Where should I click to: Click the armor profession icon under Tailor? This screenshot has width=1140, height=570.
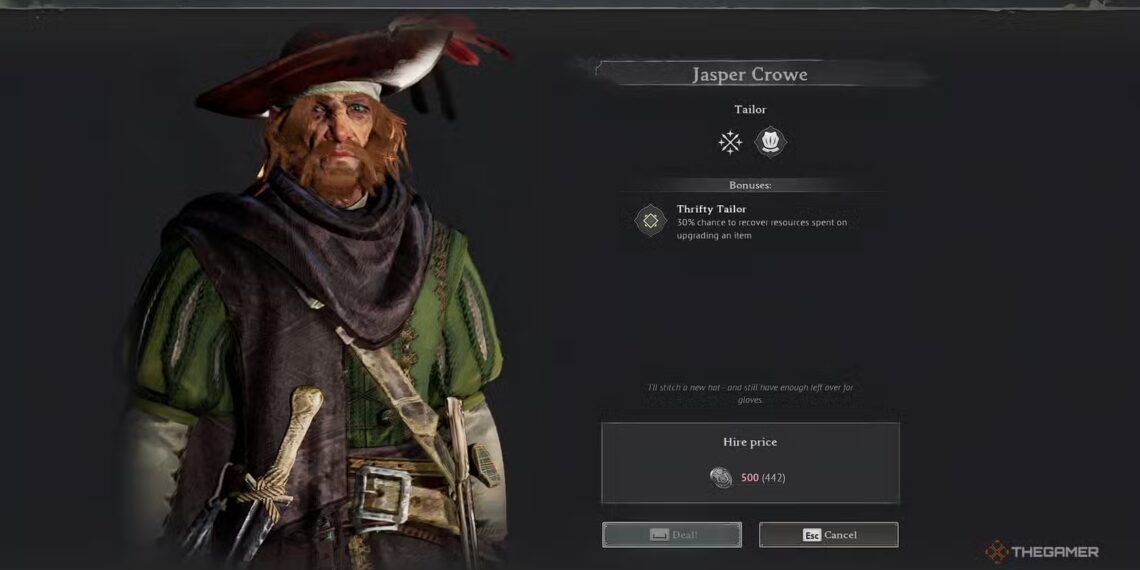pyautogui.click(x=770, y=142)
